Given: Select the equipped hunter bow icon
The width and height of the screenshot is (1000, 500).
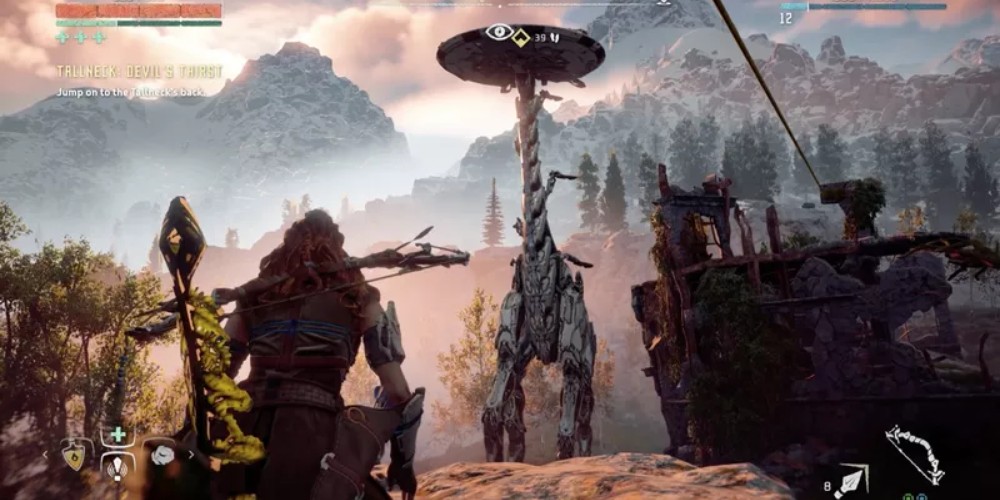Looking at the screenshot, I should (914, 452).
